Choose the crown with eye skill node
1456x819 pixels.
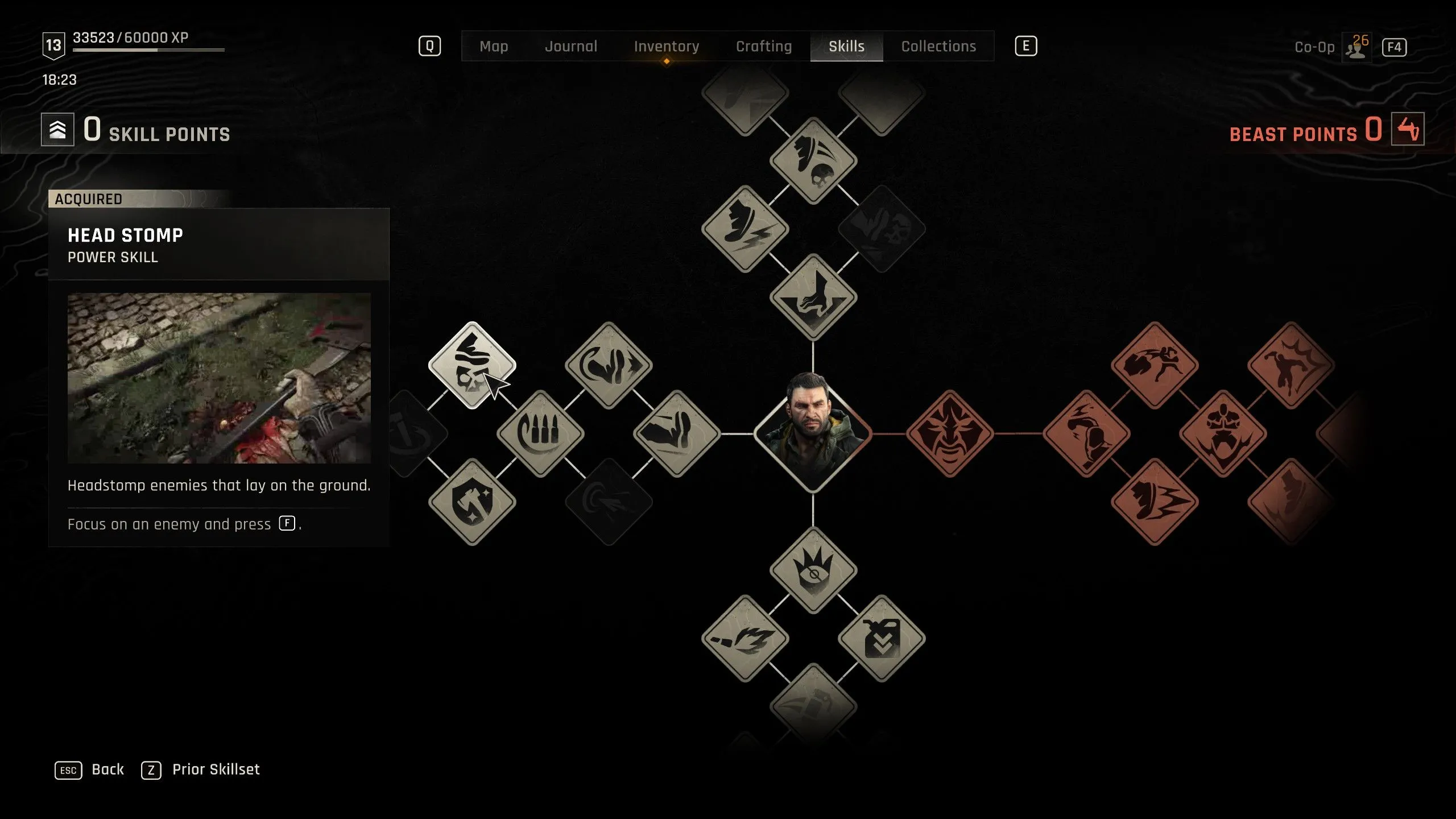(813, 570)
